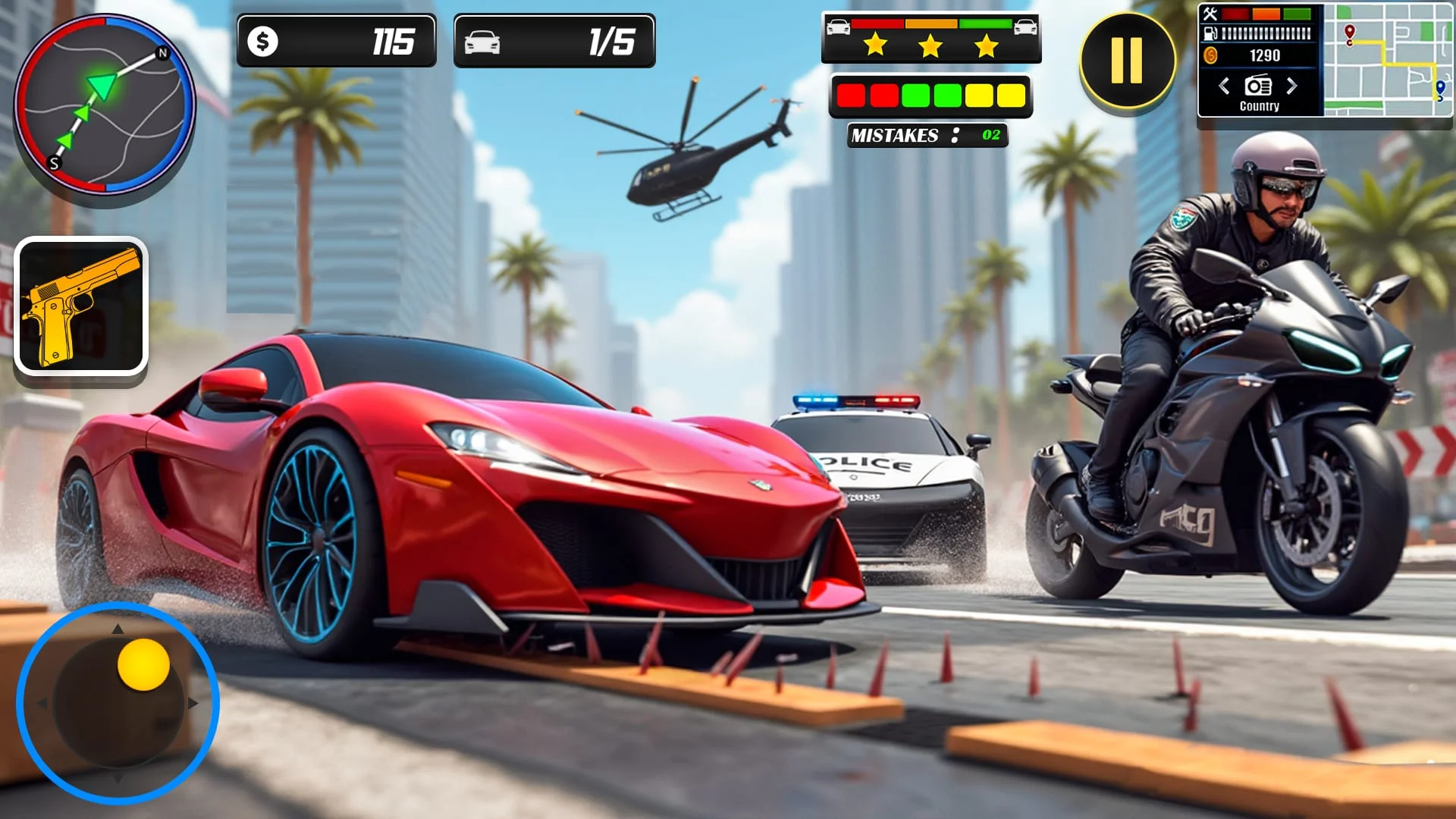The height and width of the screenshot is (819, 1456).
Task: Go back to the previous radio station
Action: pyautogui.click(x=1224, y=86)
